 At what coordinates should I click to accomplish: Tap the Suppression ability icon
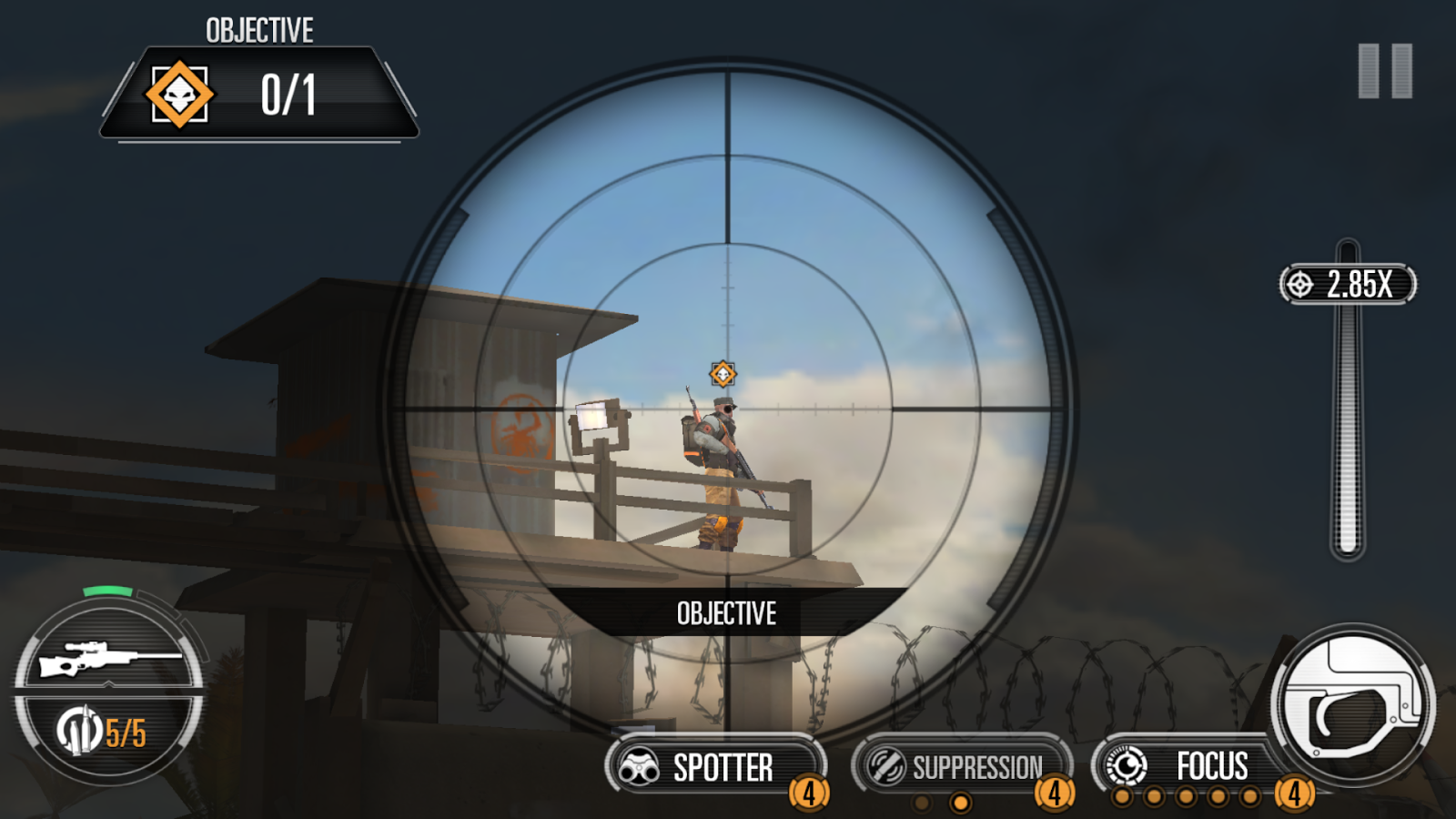click(x=886, y=764)
